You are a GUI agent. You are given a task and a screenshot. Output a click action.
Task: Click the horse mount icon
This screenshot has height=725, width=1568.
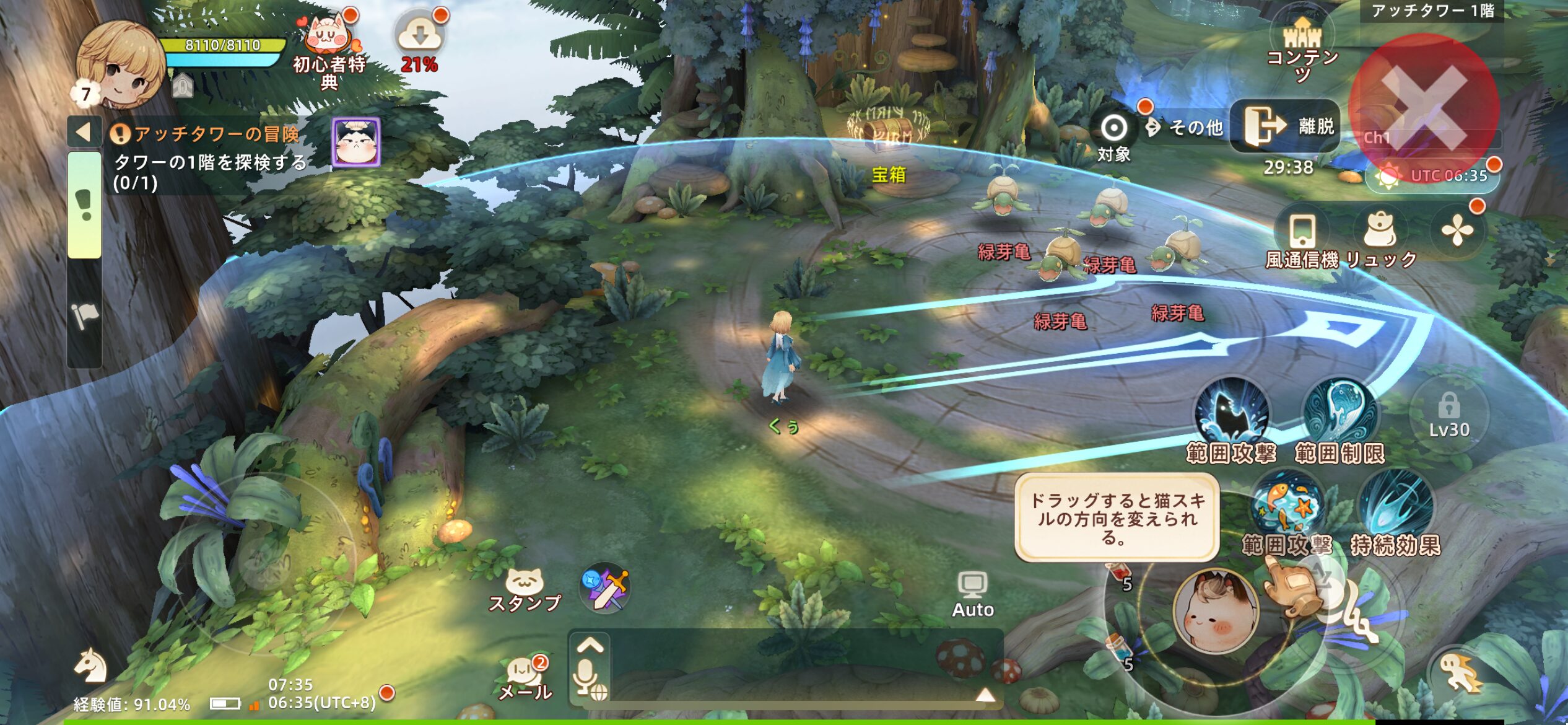click(91, 666)
